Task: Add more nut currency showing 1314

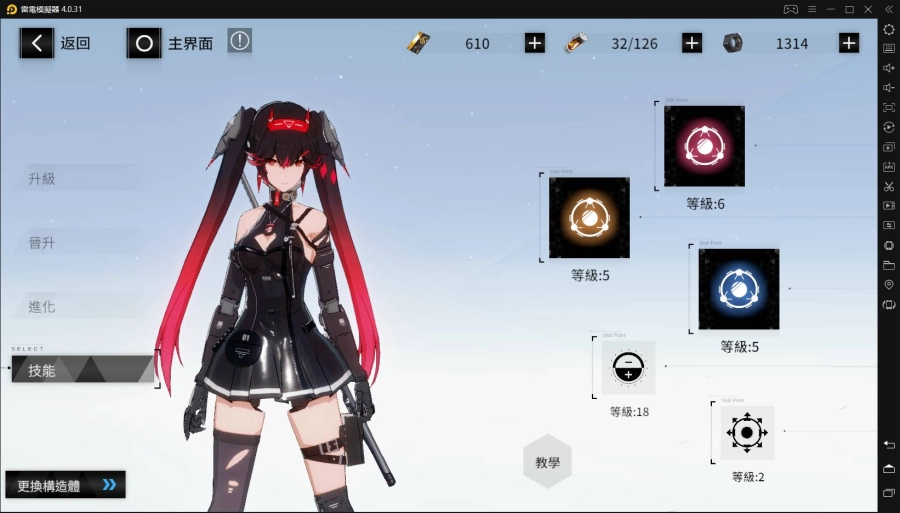Action: (x=849, y=43)
